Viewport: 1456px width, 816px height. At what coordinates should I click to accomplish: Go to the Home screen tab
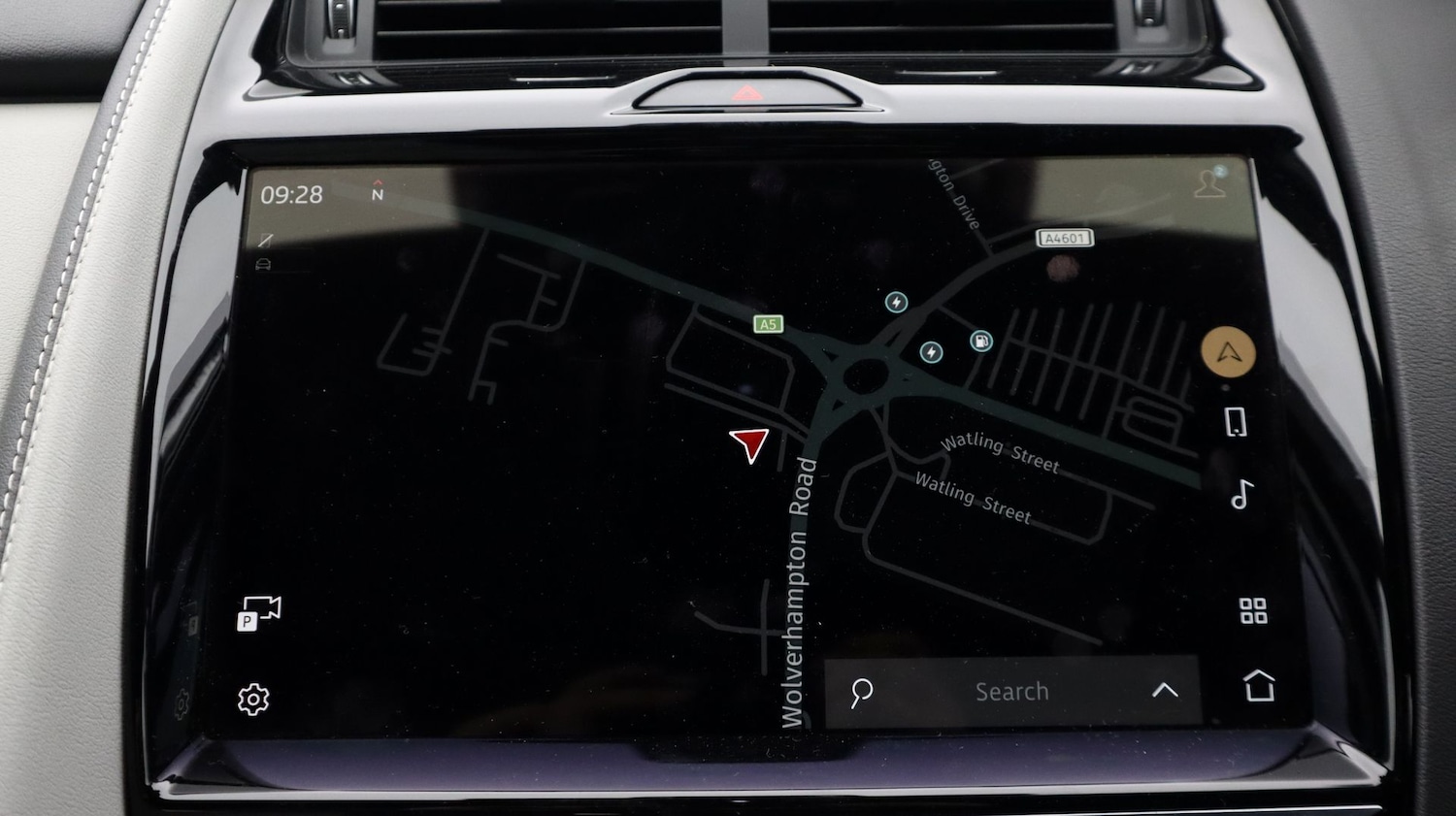click(x=1261, y=688)
